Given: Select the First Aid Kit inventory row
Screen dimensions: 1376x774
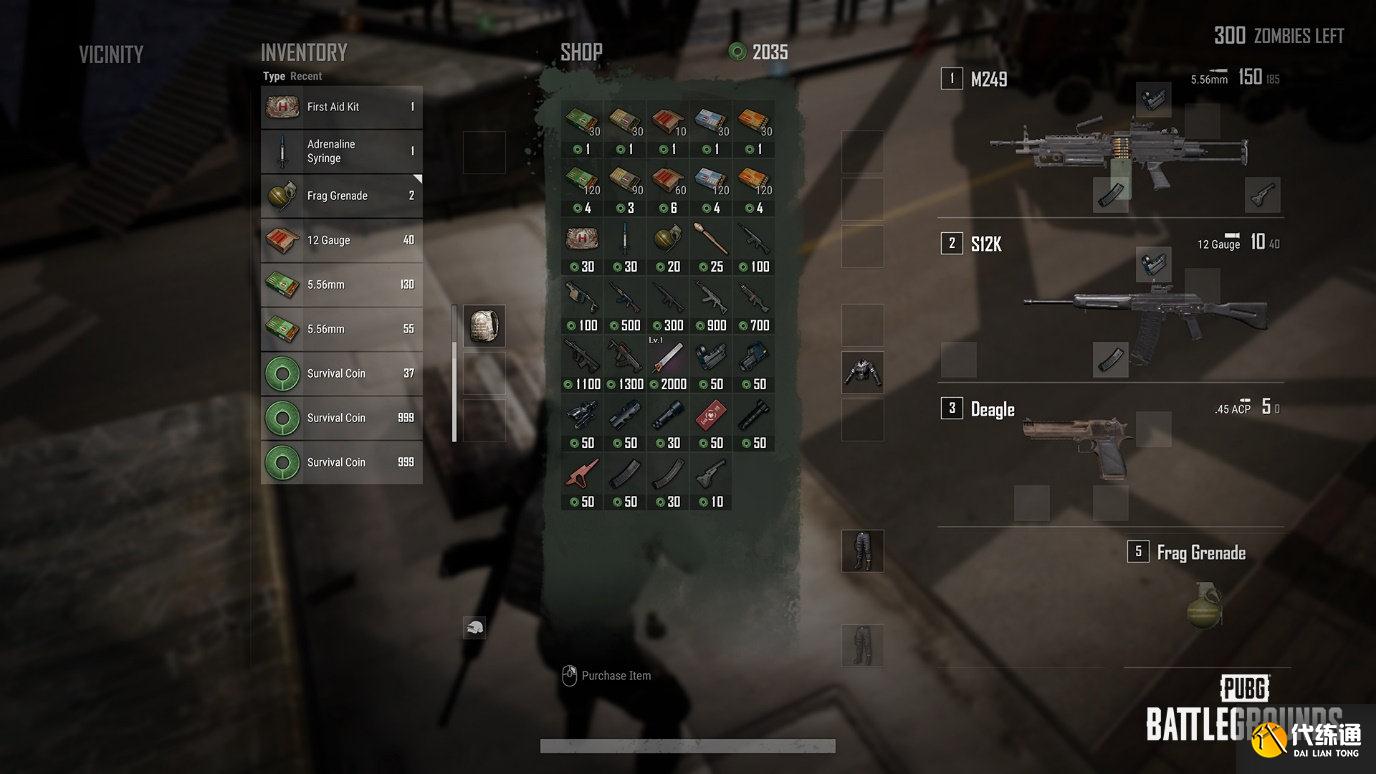Looking at the screenshot, I should [x=341, y=107].
